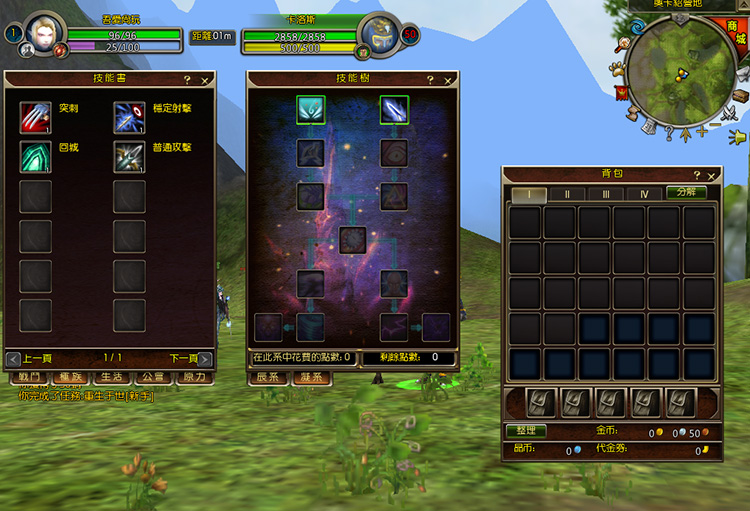Sort the backpack with 整理 button
The width and height of the screenshot is (750, 511).
click(526, 431)
